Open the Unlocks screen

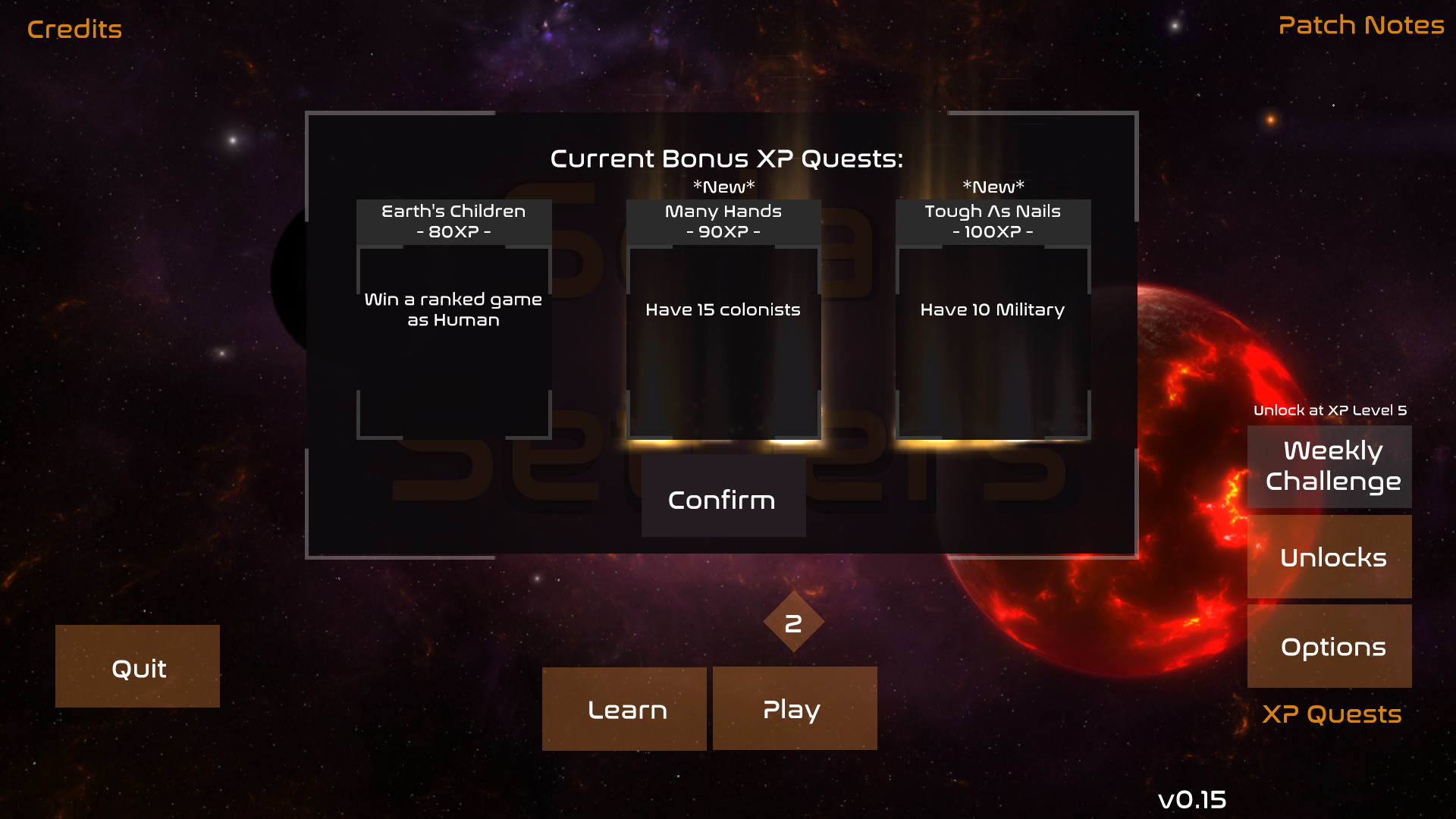[1329, 557]
